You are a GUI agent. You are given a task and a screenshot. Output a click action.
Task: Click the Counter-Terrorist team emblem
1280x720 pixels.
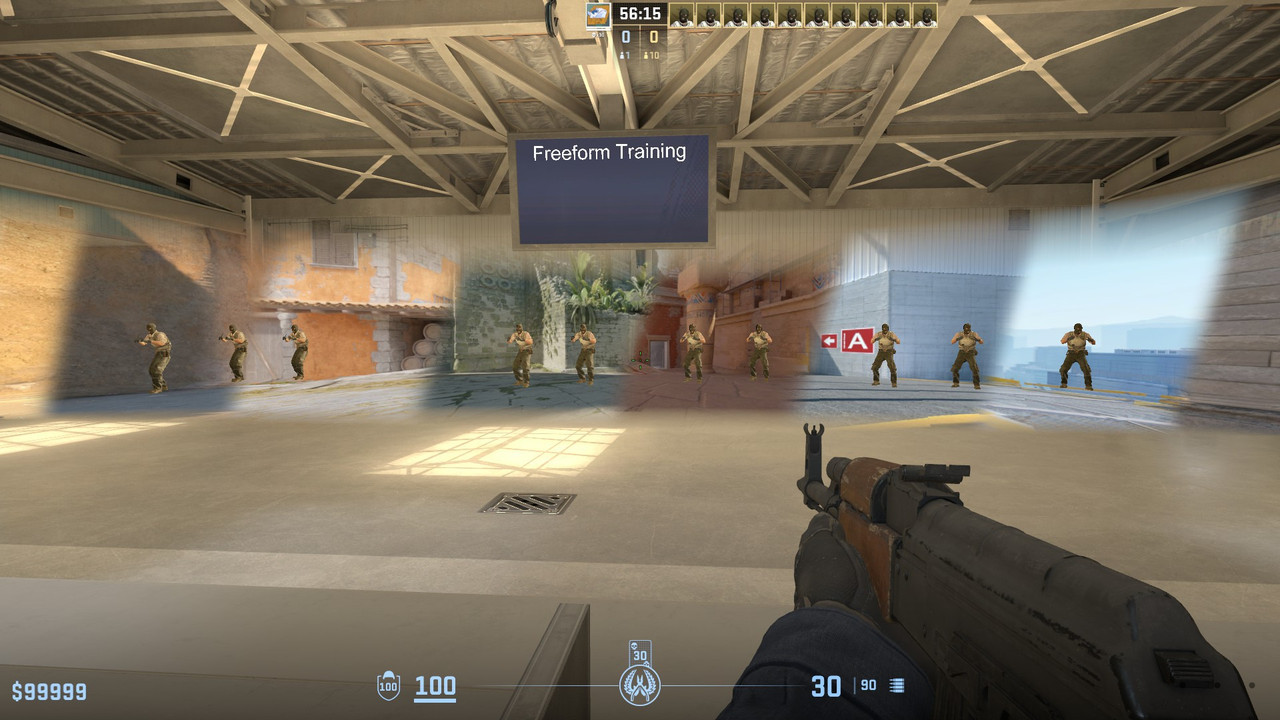640,686
